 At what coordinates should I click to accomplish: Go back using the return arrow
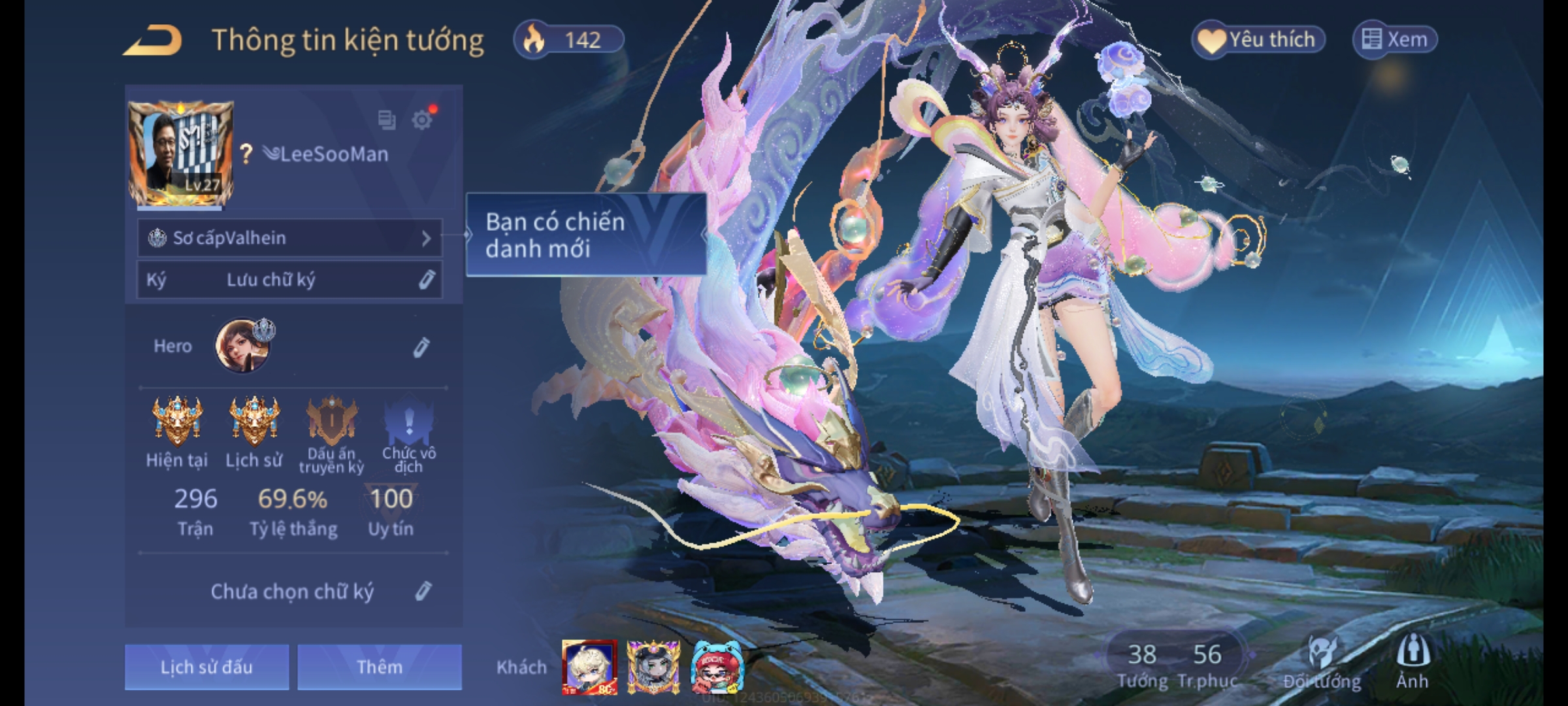pyautogui.click(x=153, y=41)
